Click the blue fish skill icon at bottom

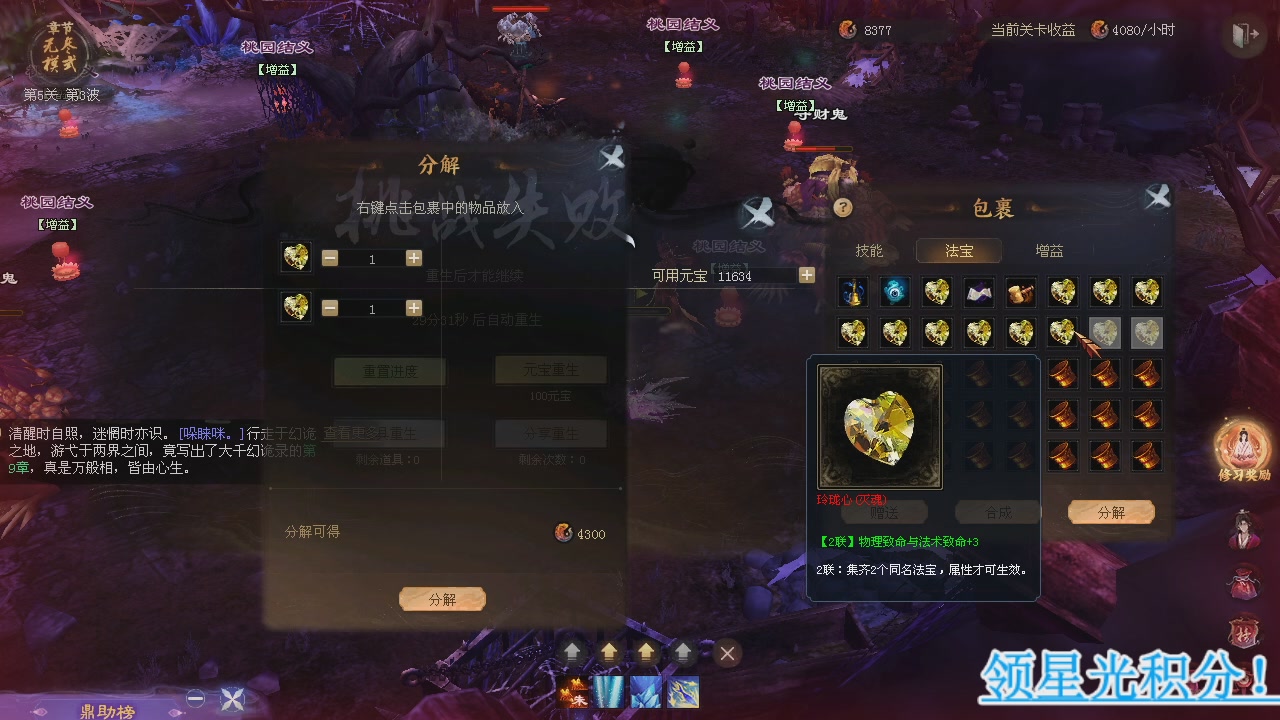click(682, 690)
